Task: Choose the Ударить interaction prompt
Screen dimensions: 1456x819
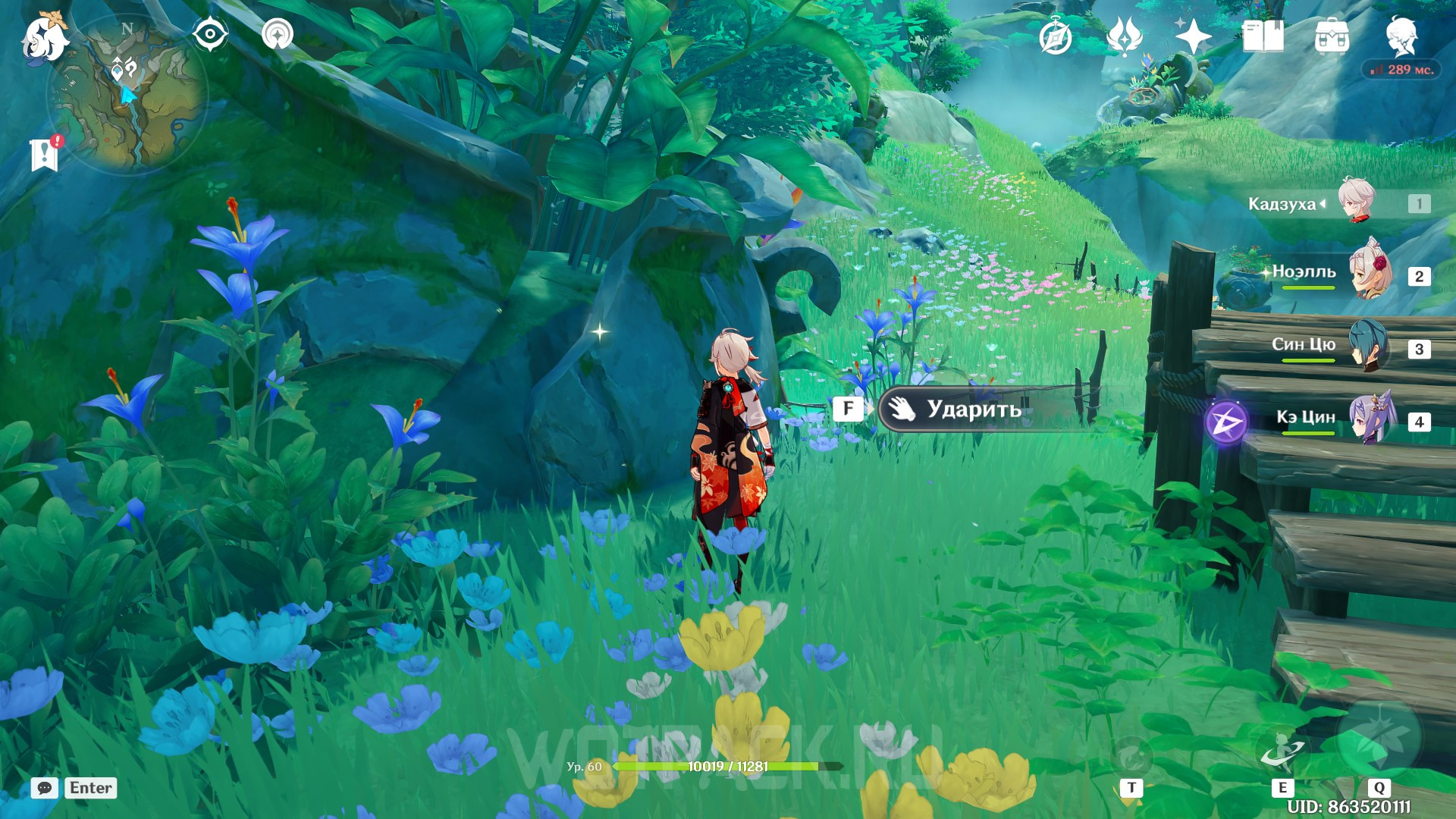Action: (x=974, y=409)
